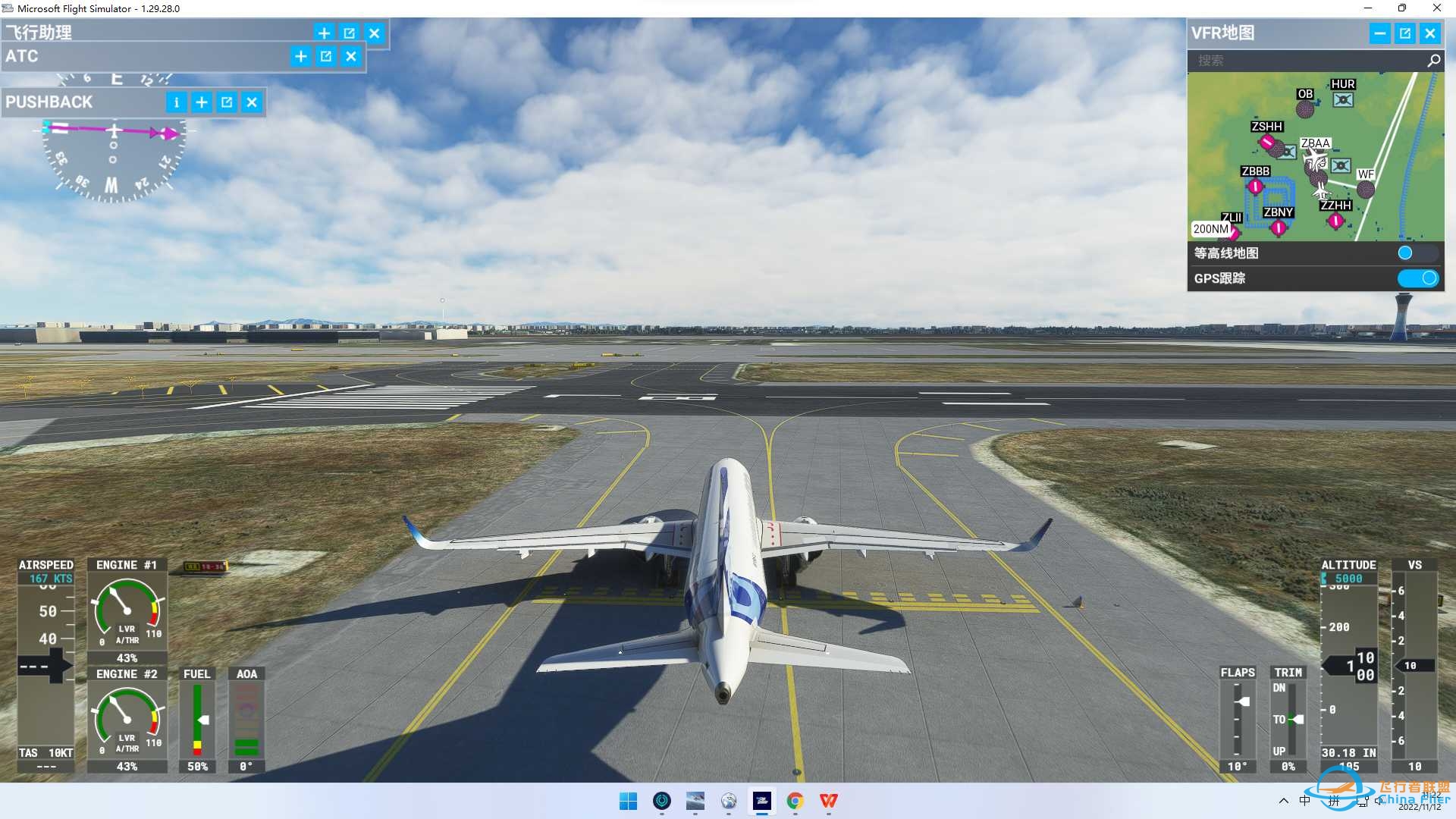Select the ZBAA airport marker on the map
Screen dimensions: 1456x819
coord(1314,143)
